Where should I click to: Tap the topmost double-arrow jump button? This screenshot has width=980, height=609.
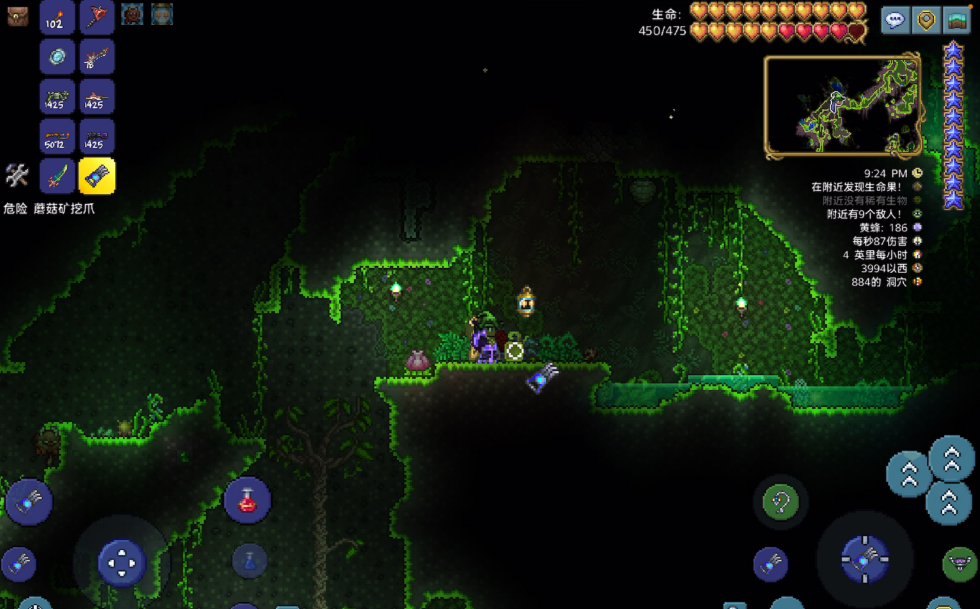tap(951, 459)
